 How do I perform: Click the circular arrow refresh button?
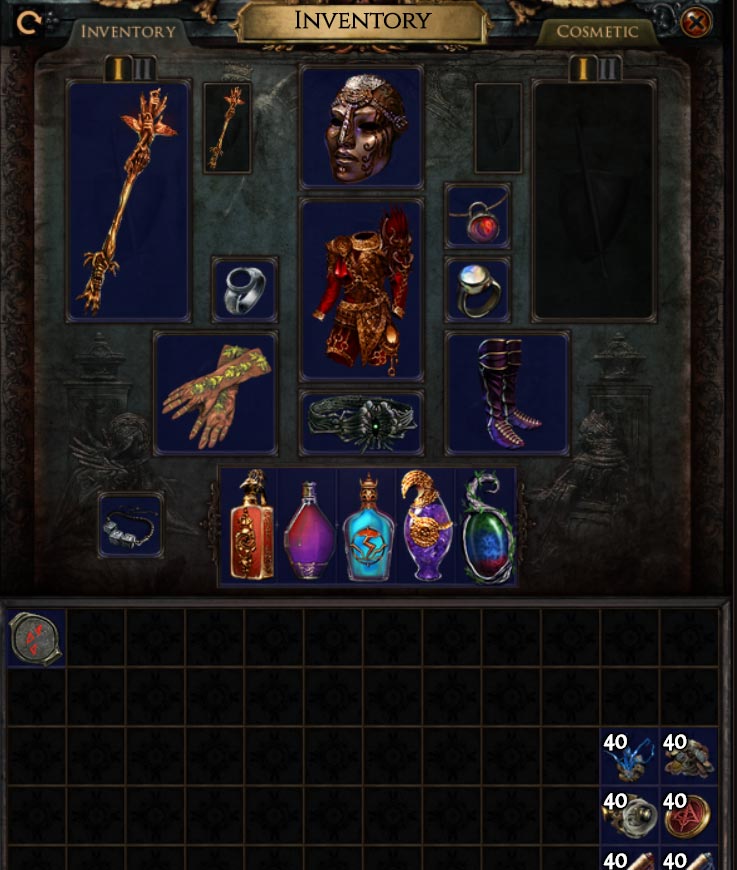click(x=29, y=22)
